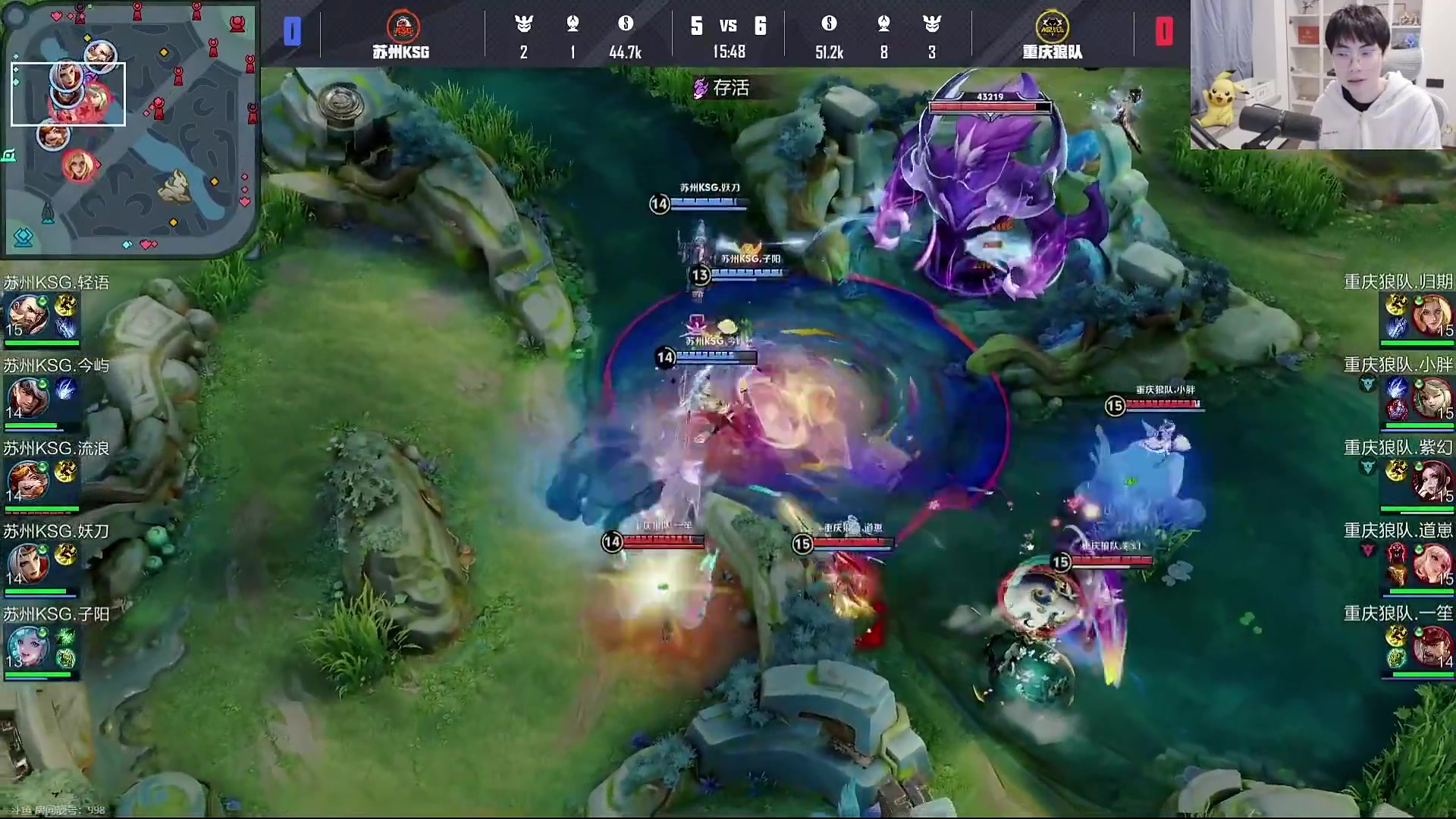Image resolution: width=1456 pixels, height=819 pixels.
Task: Click the minimap in the corner
Action: point(129,127)
